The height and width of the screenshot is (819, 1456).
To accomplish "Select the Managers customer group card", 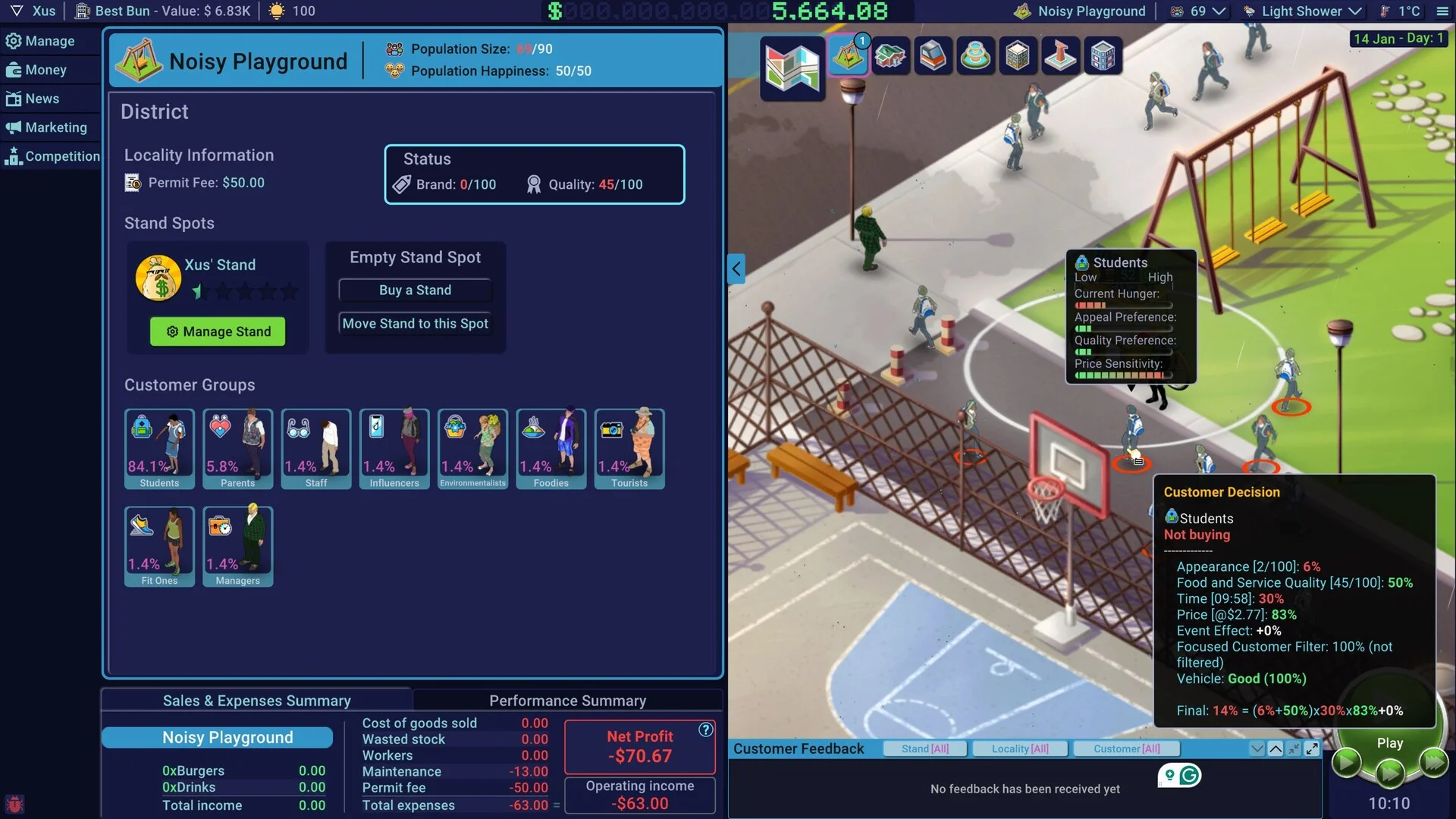I will pos(237,547).
